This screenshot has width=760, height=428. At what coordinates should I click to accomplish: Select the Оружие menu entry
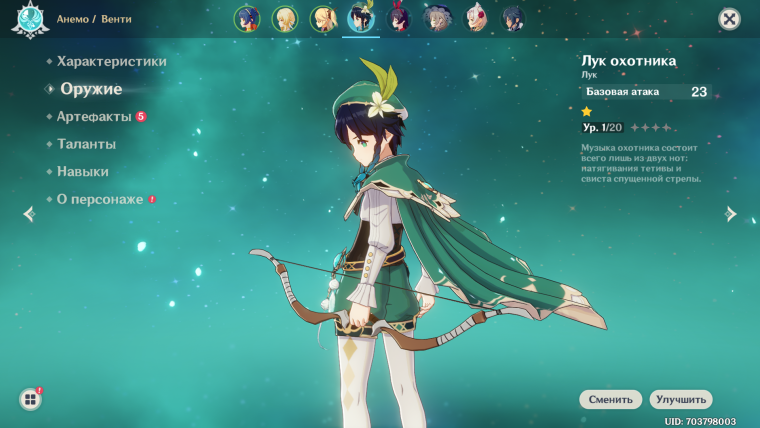pyautogui.click(x=90, y=89)
